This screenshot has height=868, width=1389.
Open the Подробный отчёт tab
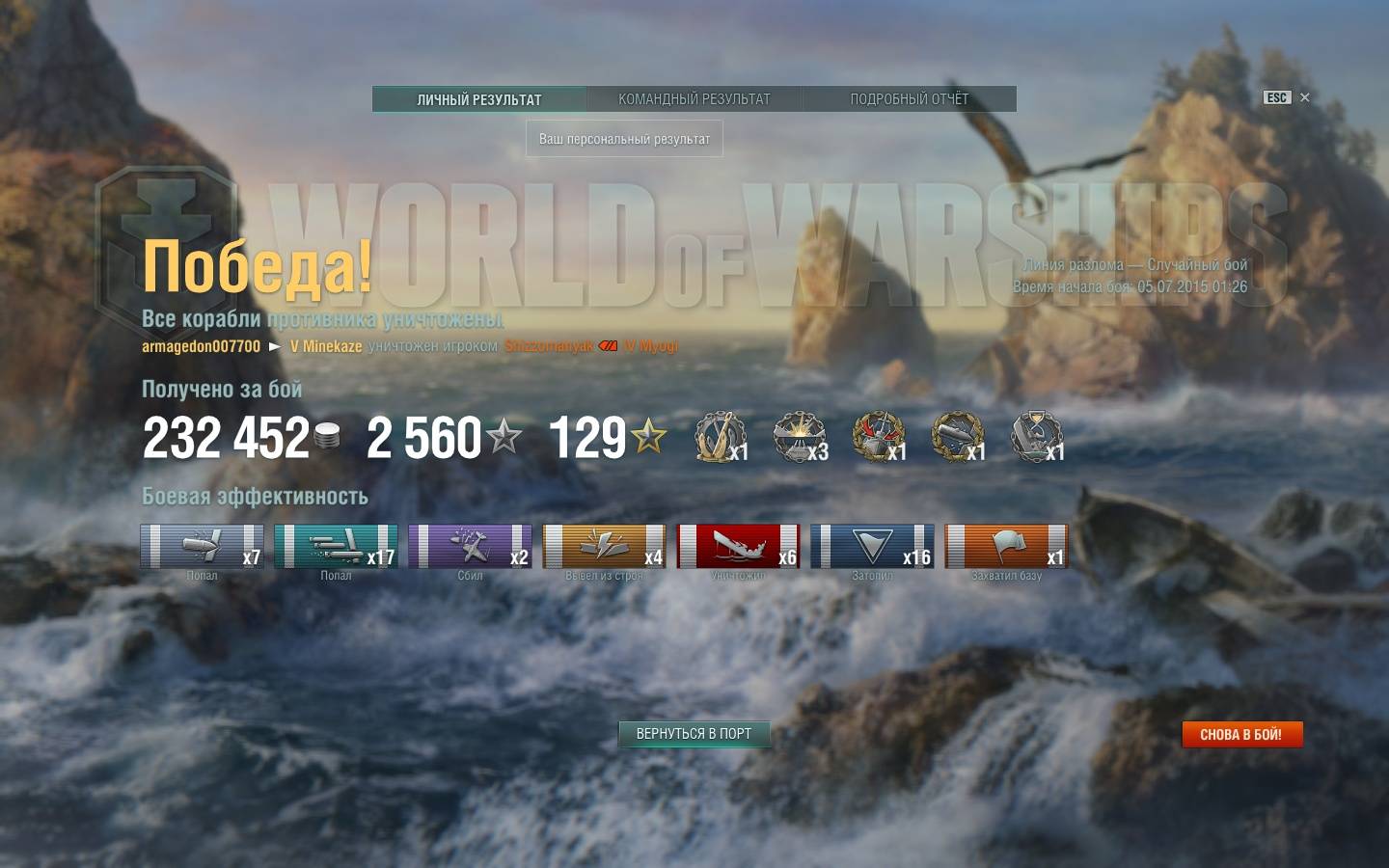tap(909, 99)
